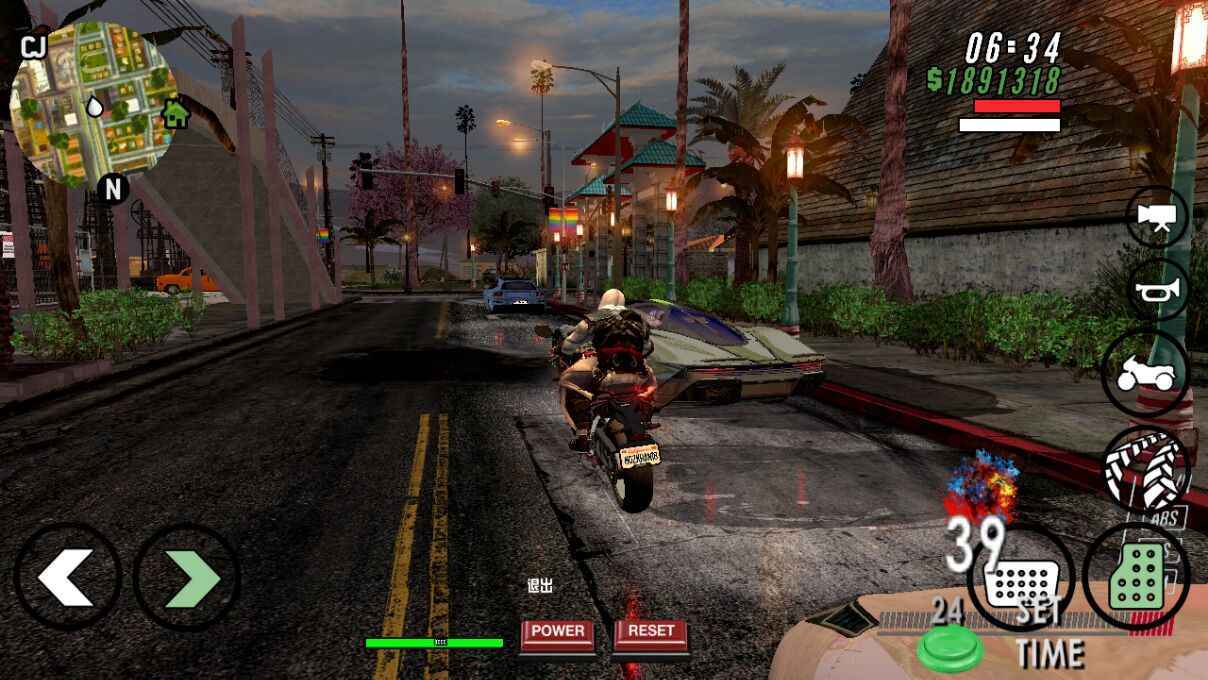
Task: Switch camera view with the camera icon
Action: click(1158, 217)
